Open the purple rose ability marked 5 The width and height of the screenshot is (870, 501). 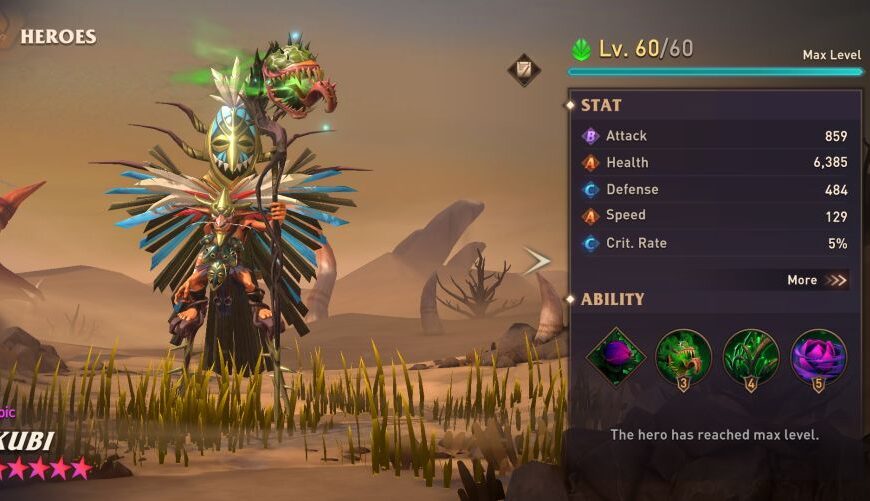(818, 357)
